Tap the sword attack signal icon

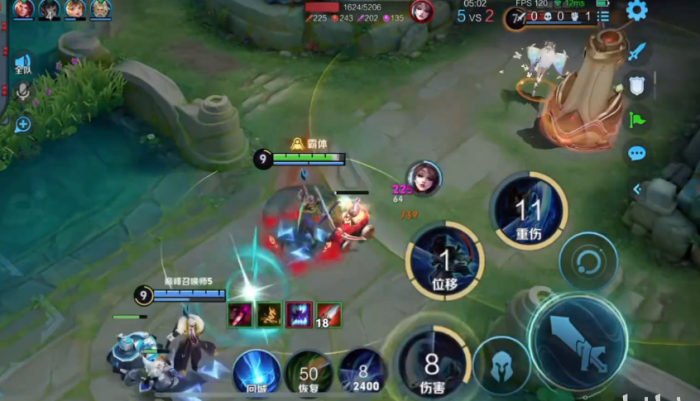[637, 51]
